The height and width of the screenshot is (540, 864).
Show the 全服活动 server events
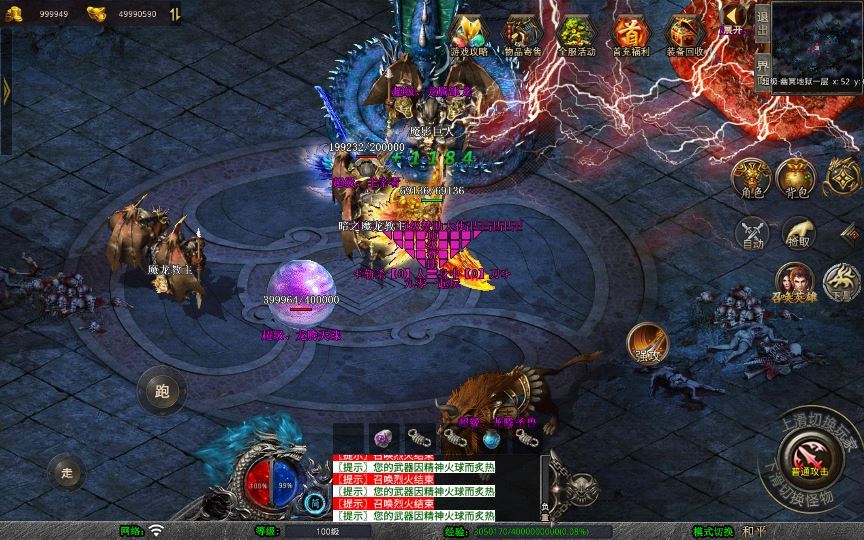[x=575, y=35]
